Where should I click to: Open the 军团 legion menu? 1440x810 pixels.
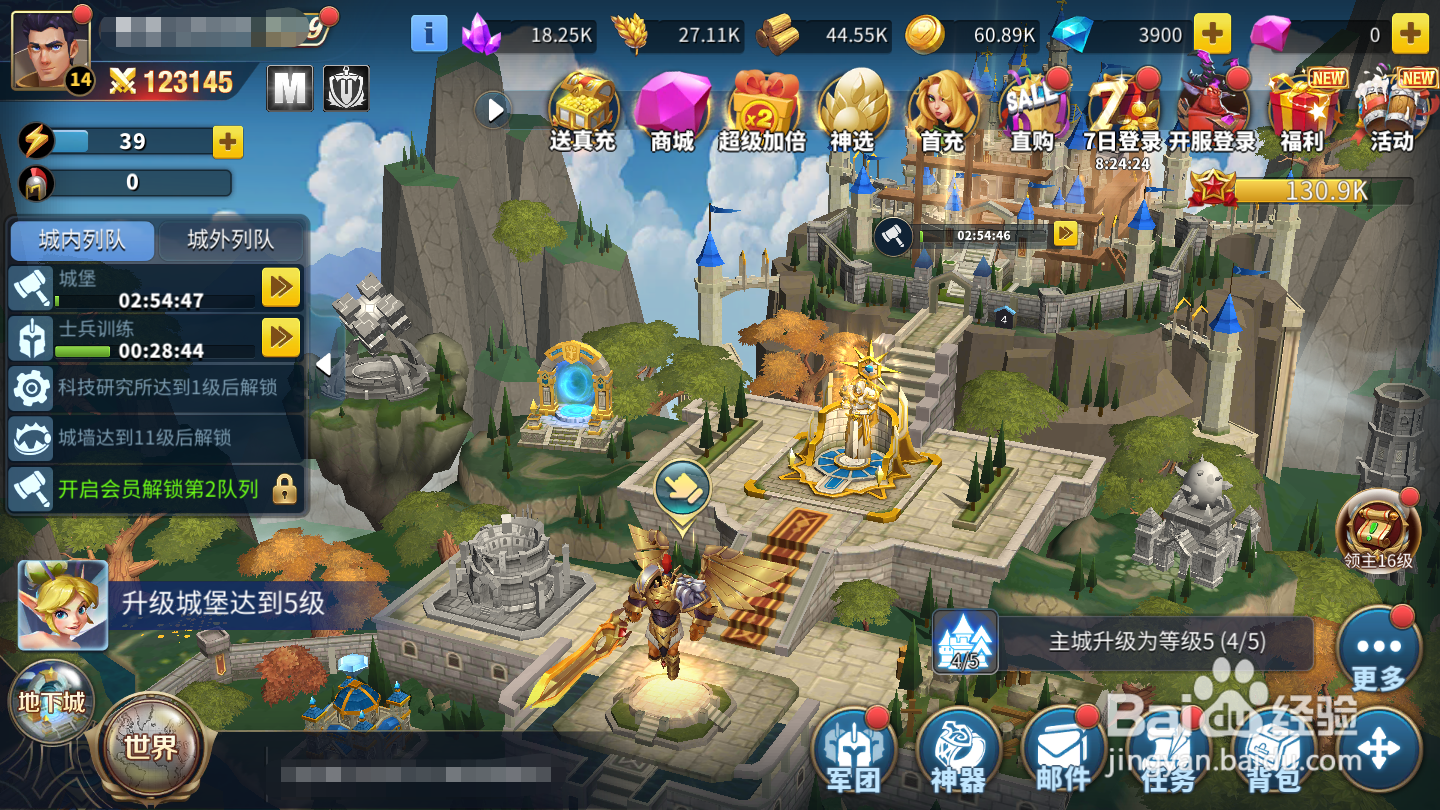(x=853, y=752)
